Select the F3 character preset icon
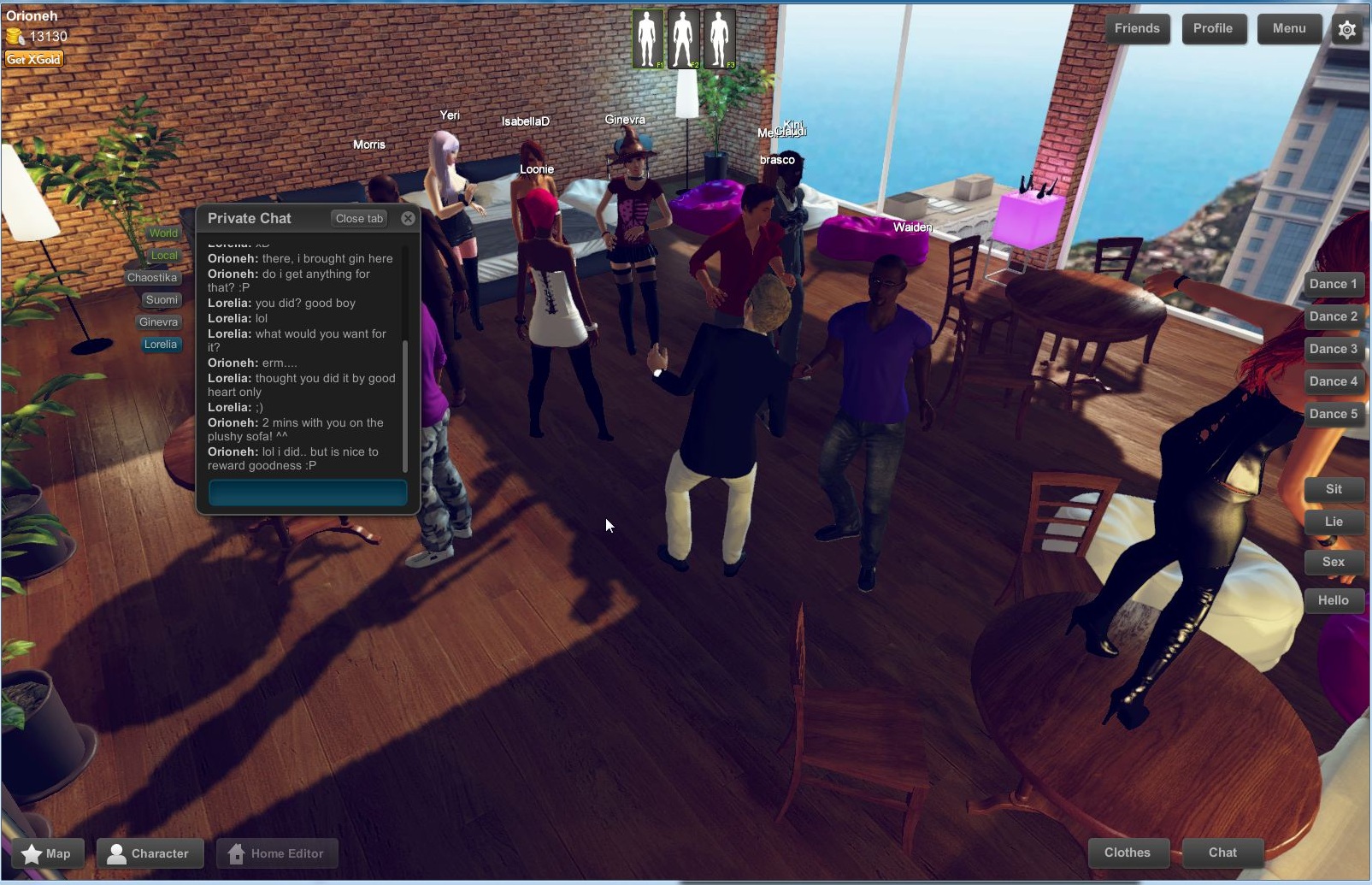 coord(717,38)
